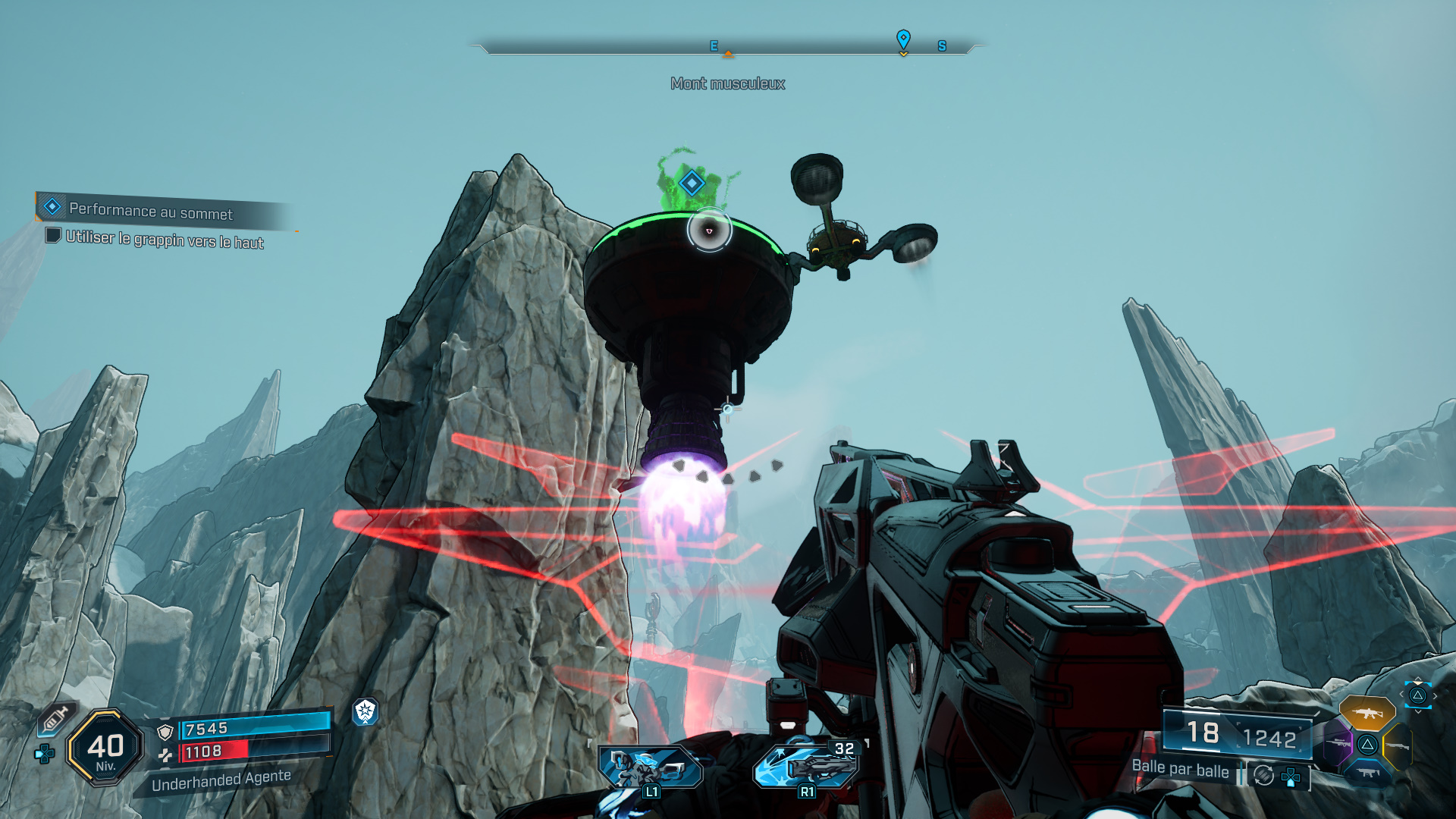Select the Performance au sommet quest tracker
The width and height of the screenshot is (1456, 819).
coord(150,210)
